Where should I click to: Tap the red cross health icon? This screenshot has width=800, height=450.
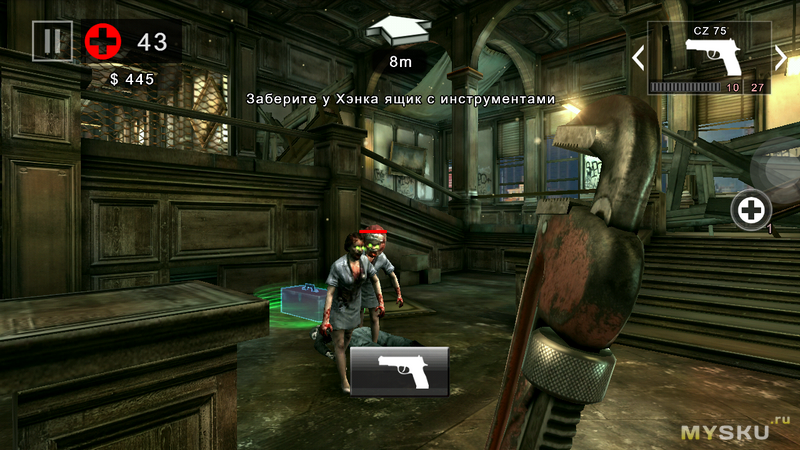(x=102, y=41)
